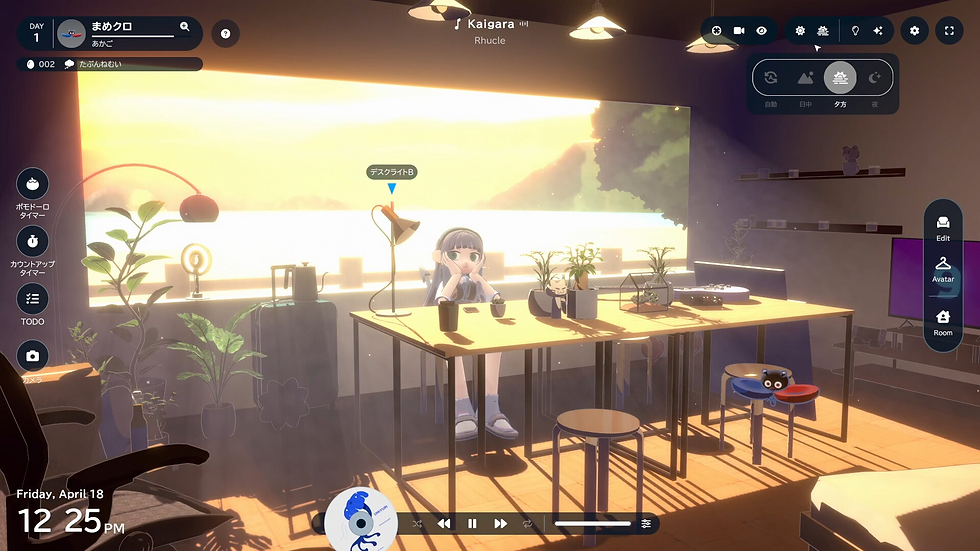Click the question mark help button
Viewport: 980px width, 551px height.
pos(226,34)
